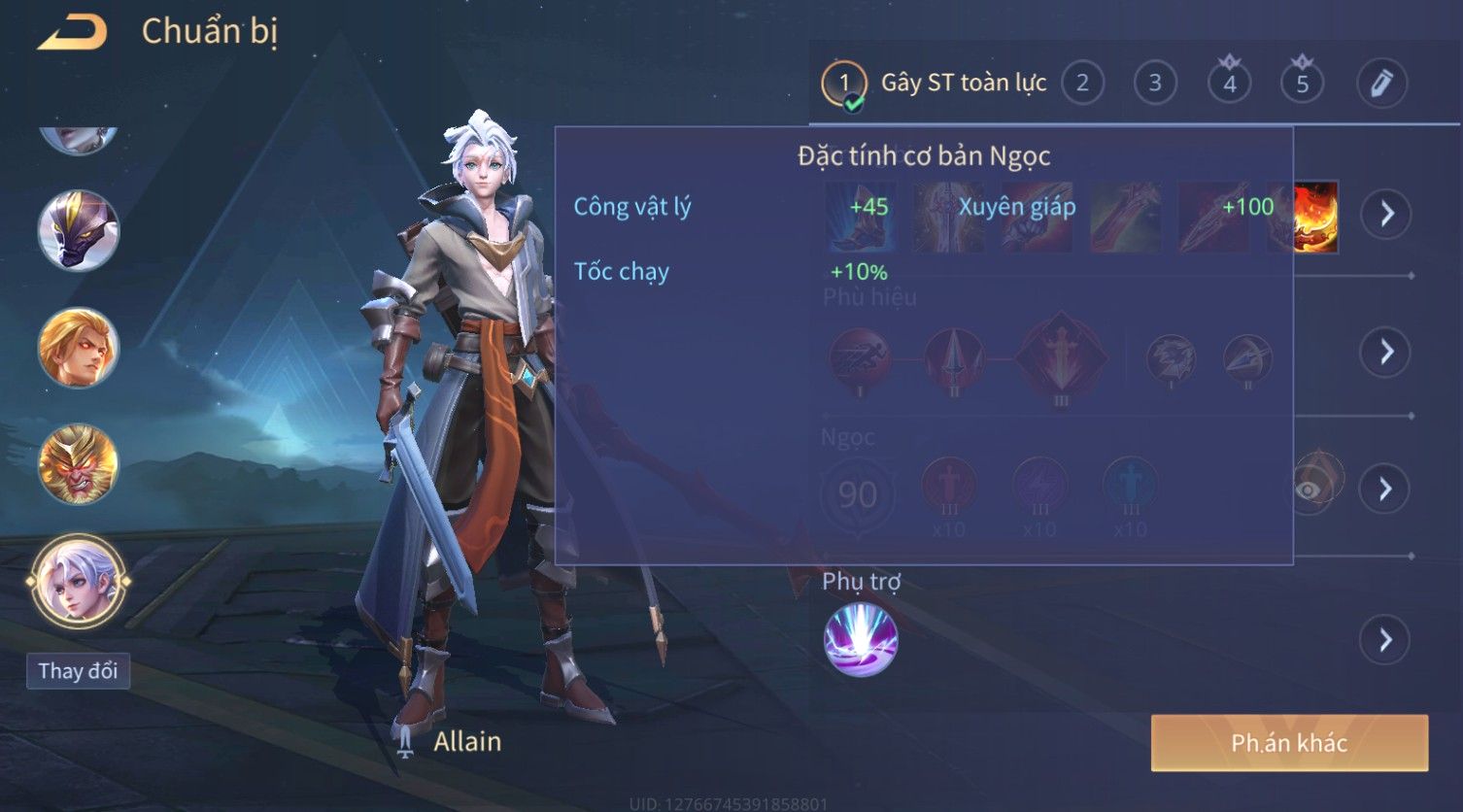The height and width of the screenshot is (812, 1463).
Task: Click Thay đổi to change hero
Action: (x=78, y=671)
